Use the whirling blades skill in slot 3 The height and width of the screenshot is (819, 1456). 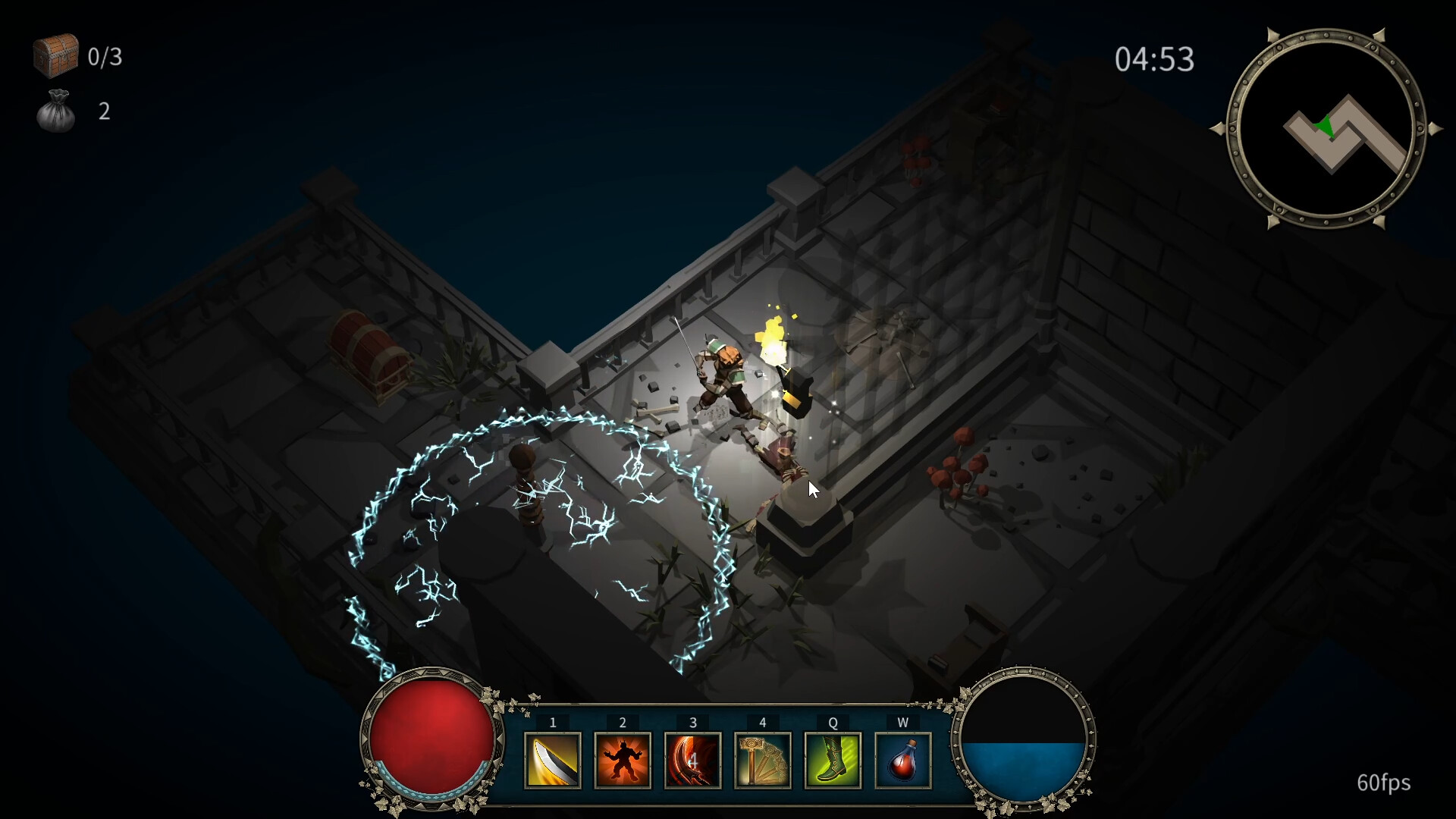(x=692, y=761)
